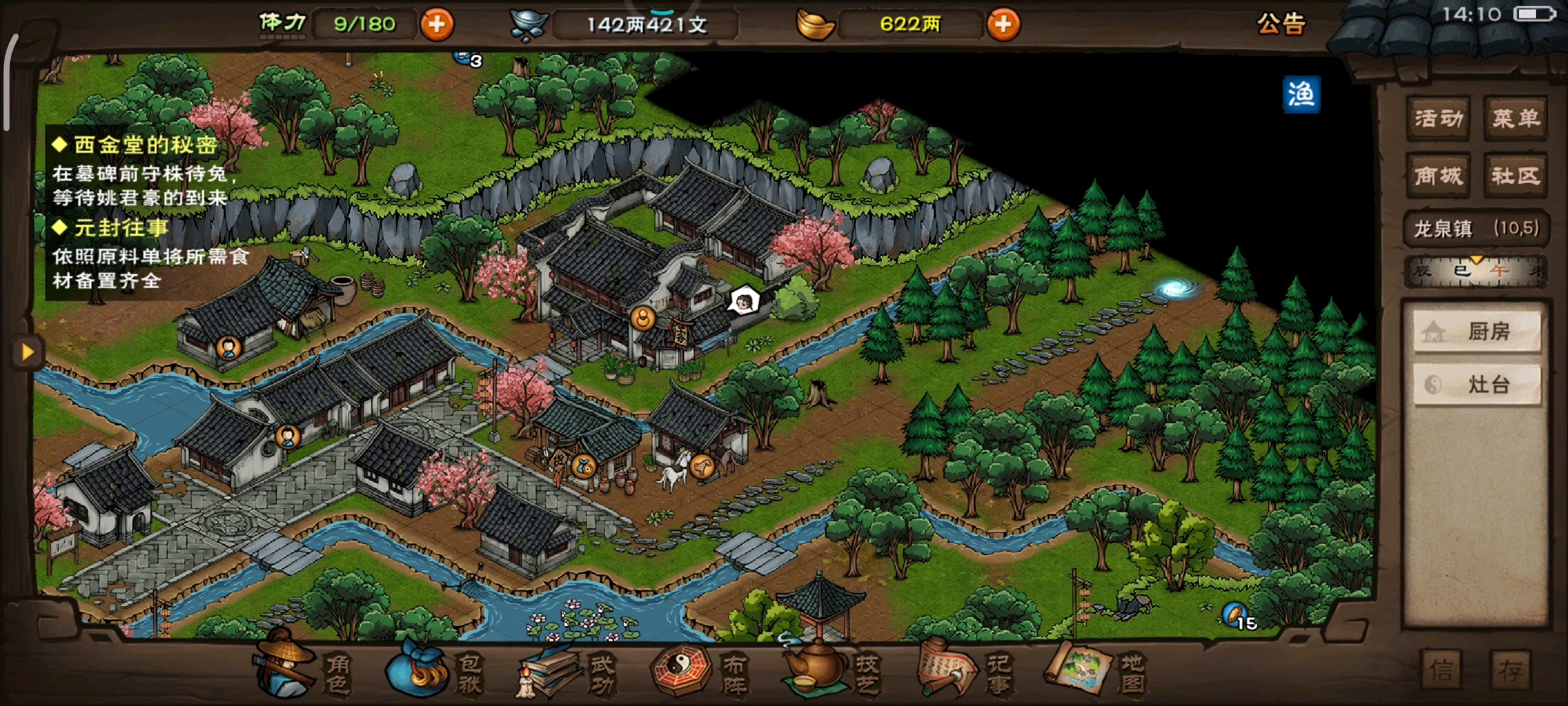Choose 灶台 from the location list
This screenshot has width=1568, height=706.
(x=1477, y=384)
